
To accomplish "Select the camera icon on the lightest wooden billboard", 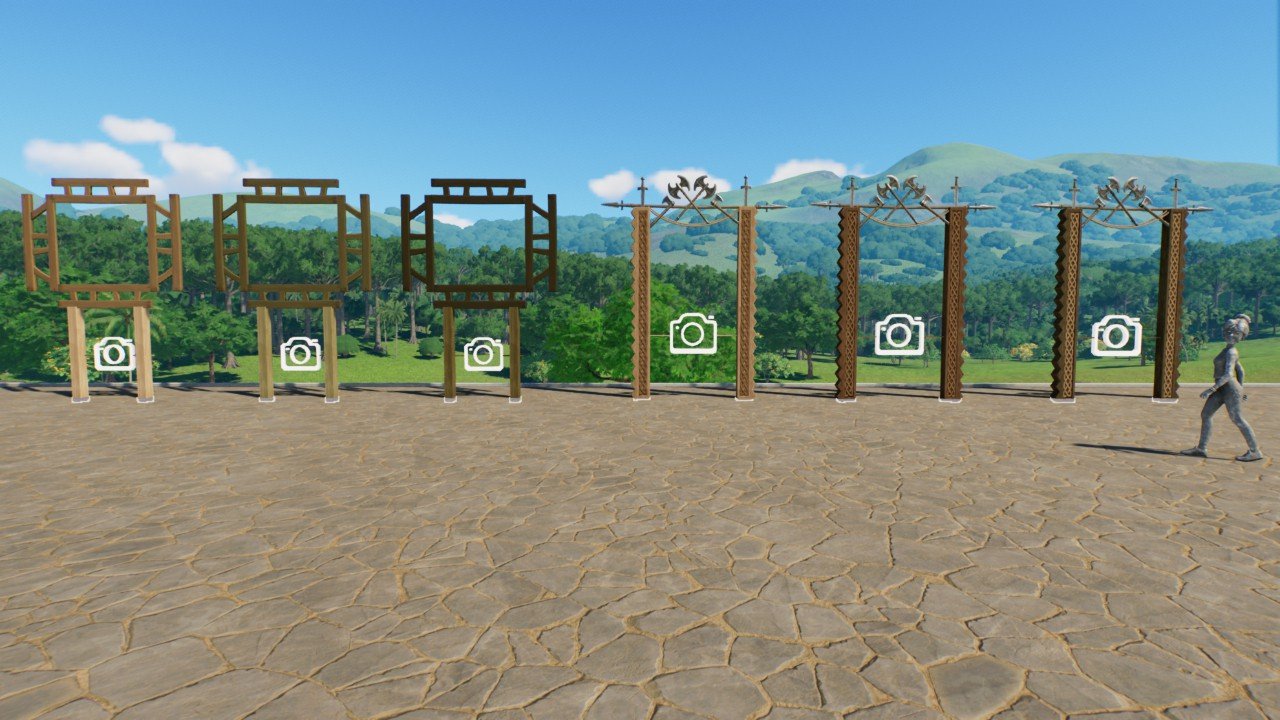I will (x=113, y=355).
